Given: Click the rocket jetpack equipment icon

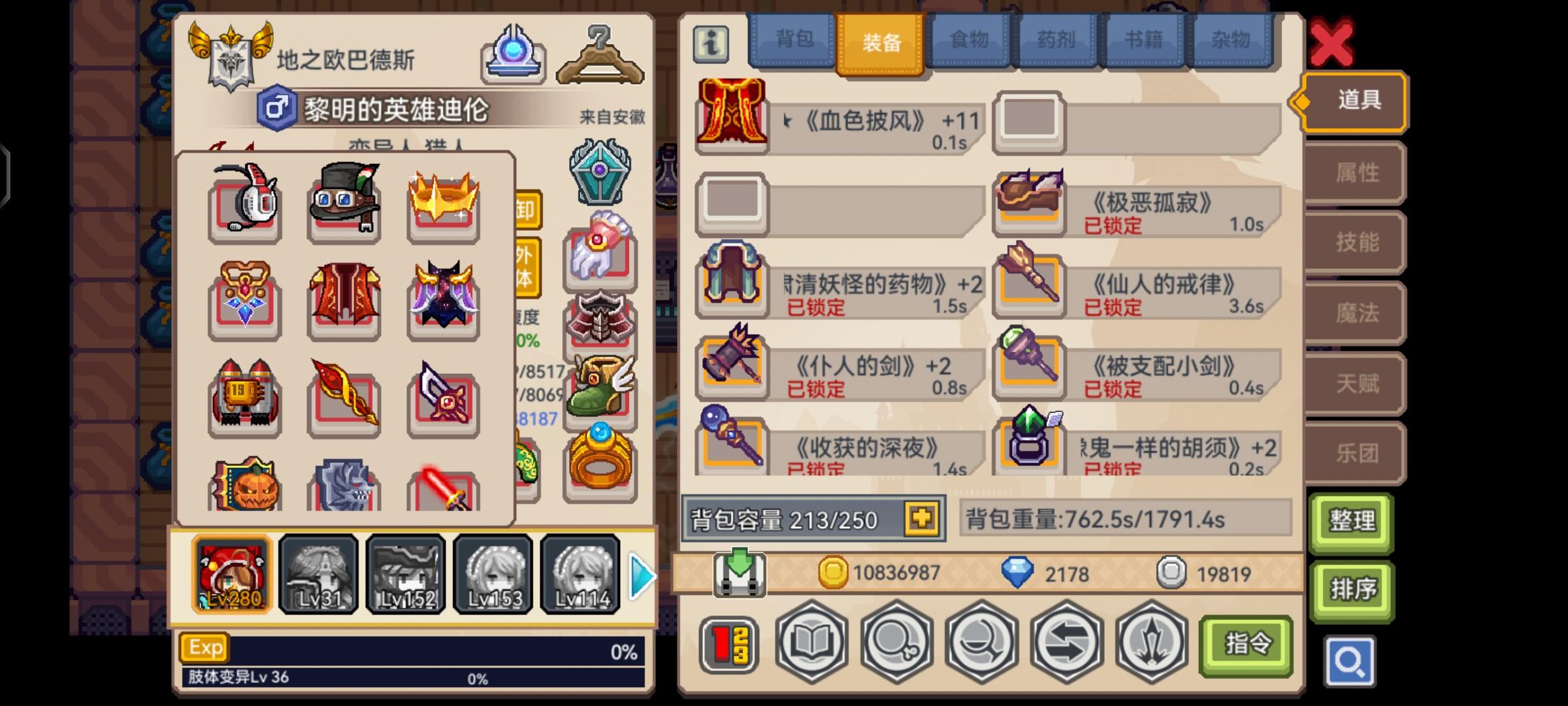Looking at the screenshot, I should [245, 395].
